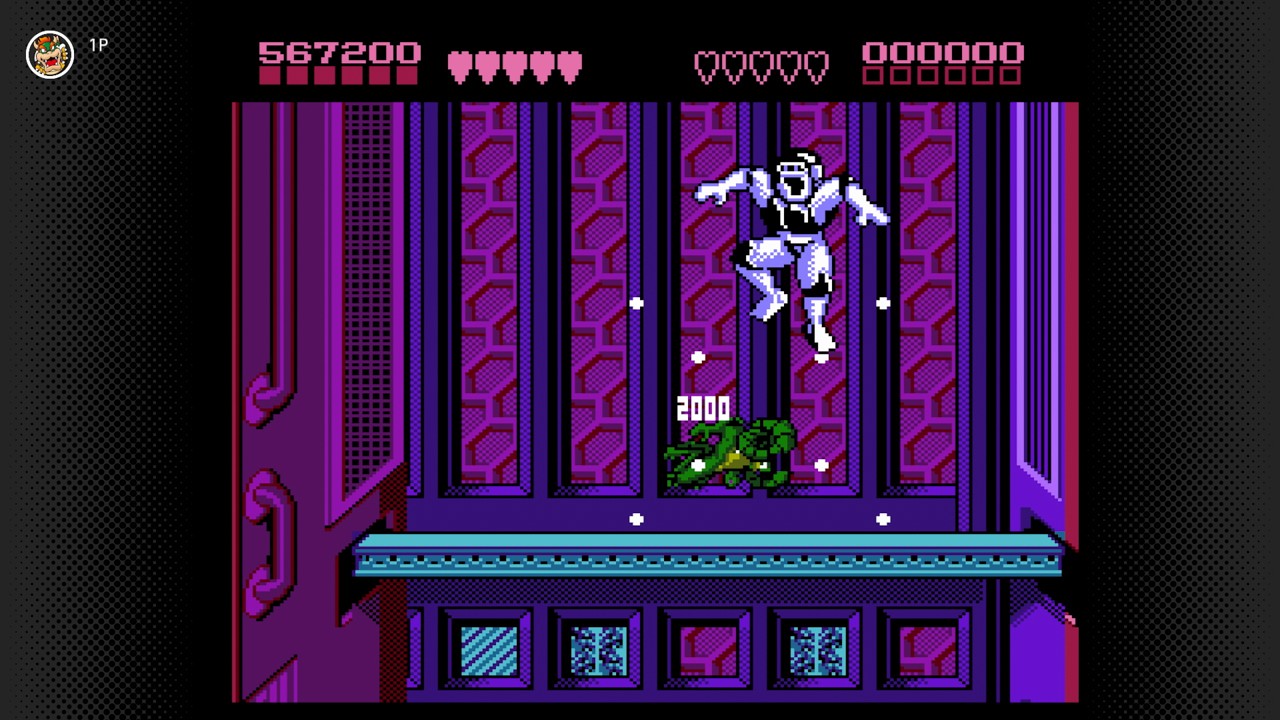The image size is (1280, 720).
Task: Click the first pink heart in health bar
Action: [461, 66]
